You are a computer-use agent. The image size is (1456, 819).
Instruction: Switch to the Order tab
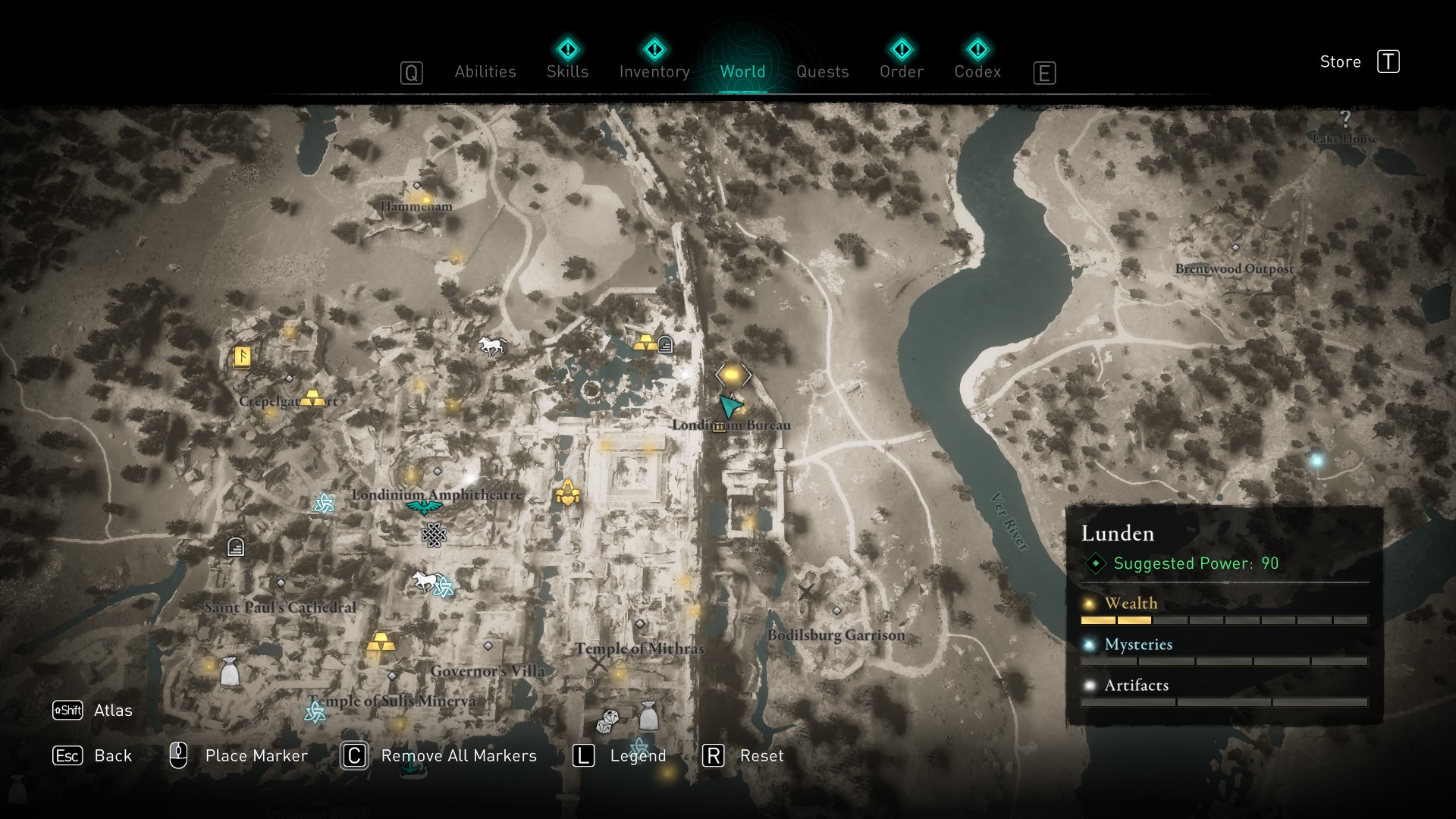click(x=901, y=72)
